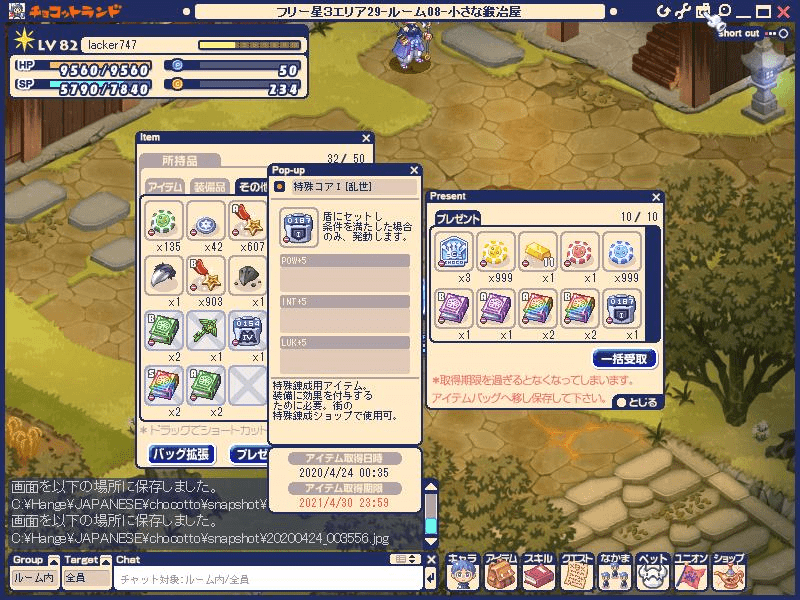The image size is (800, 600).
Task: Click the 一括受取 receive-all button
Action: [625, 358]
